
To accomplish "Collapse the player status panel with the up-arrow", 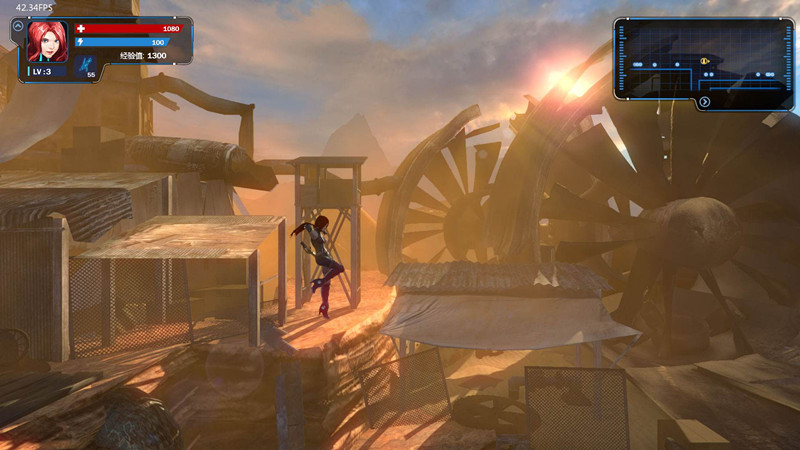I will pos(18,26).
